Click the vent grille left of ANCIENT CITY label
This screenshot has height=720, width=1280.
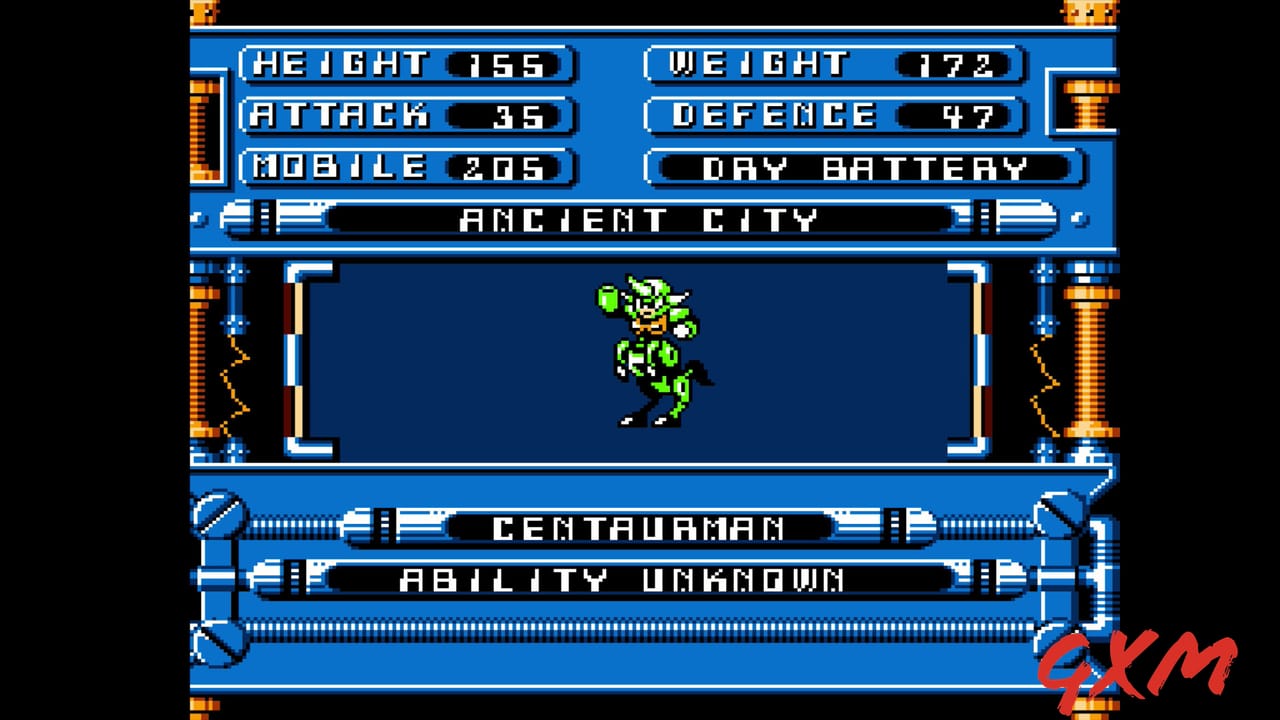pyautogui.click(x=264, y=218)
